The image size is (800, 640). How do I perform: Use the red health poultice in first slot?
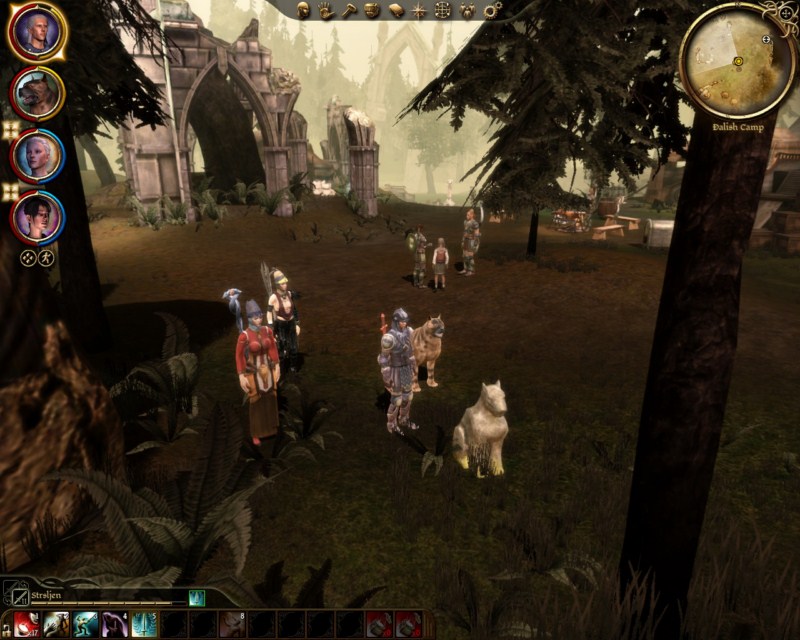26,624
